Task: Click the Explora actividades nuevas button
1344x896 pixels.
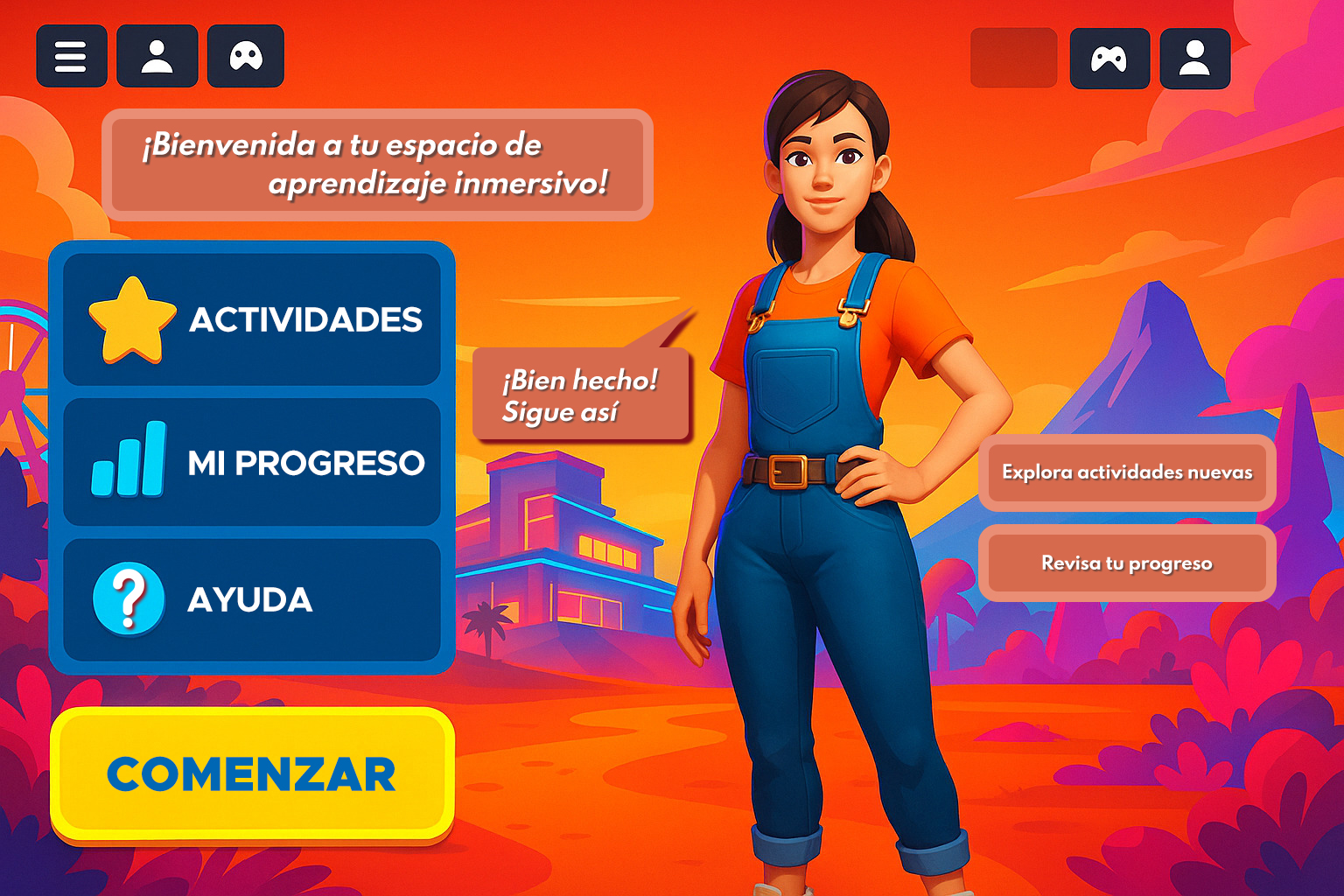Action: tap(1128, 472)
